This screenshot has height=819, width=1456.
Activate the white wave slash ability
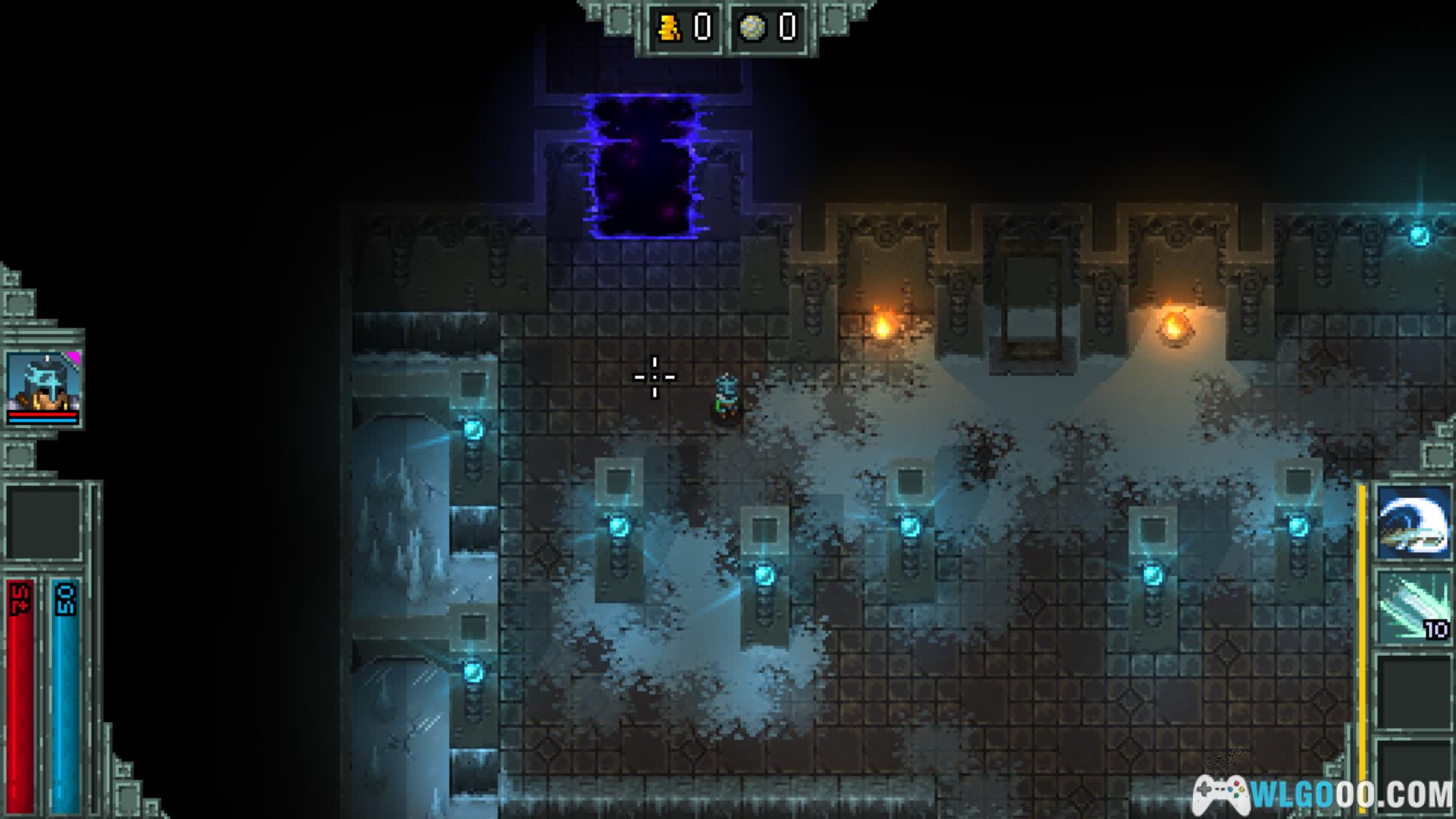(x=1414, y=523)
